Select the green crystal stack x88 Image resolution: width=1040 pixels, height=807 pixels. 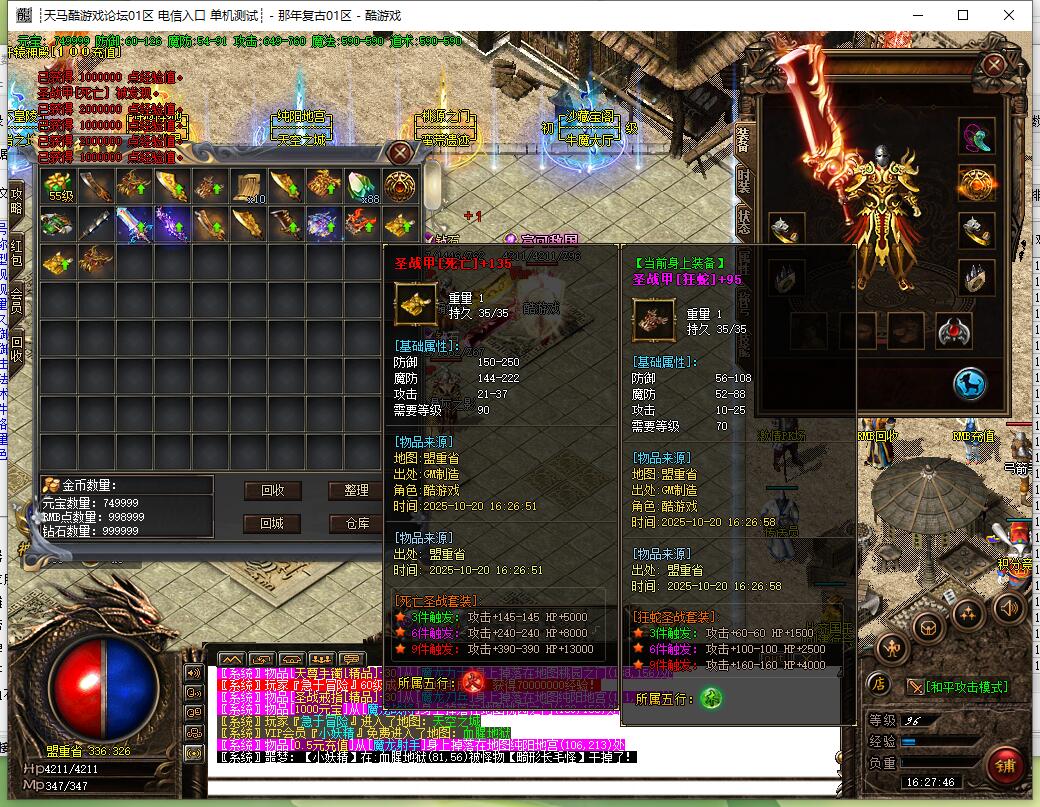(362, 186)
